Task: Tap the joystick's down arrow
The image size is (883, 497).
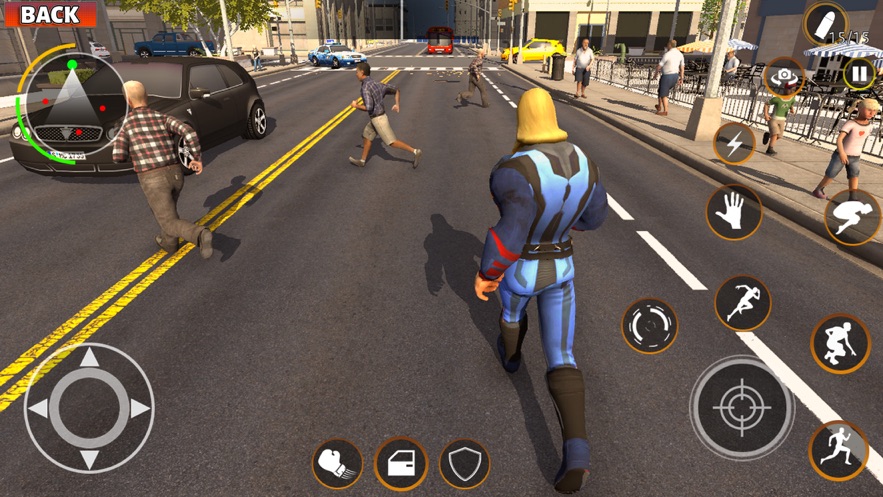Action: pyautogui.click(x=89, y=458)
